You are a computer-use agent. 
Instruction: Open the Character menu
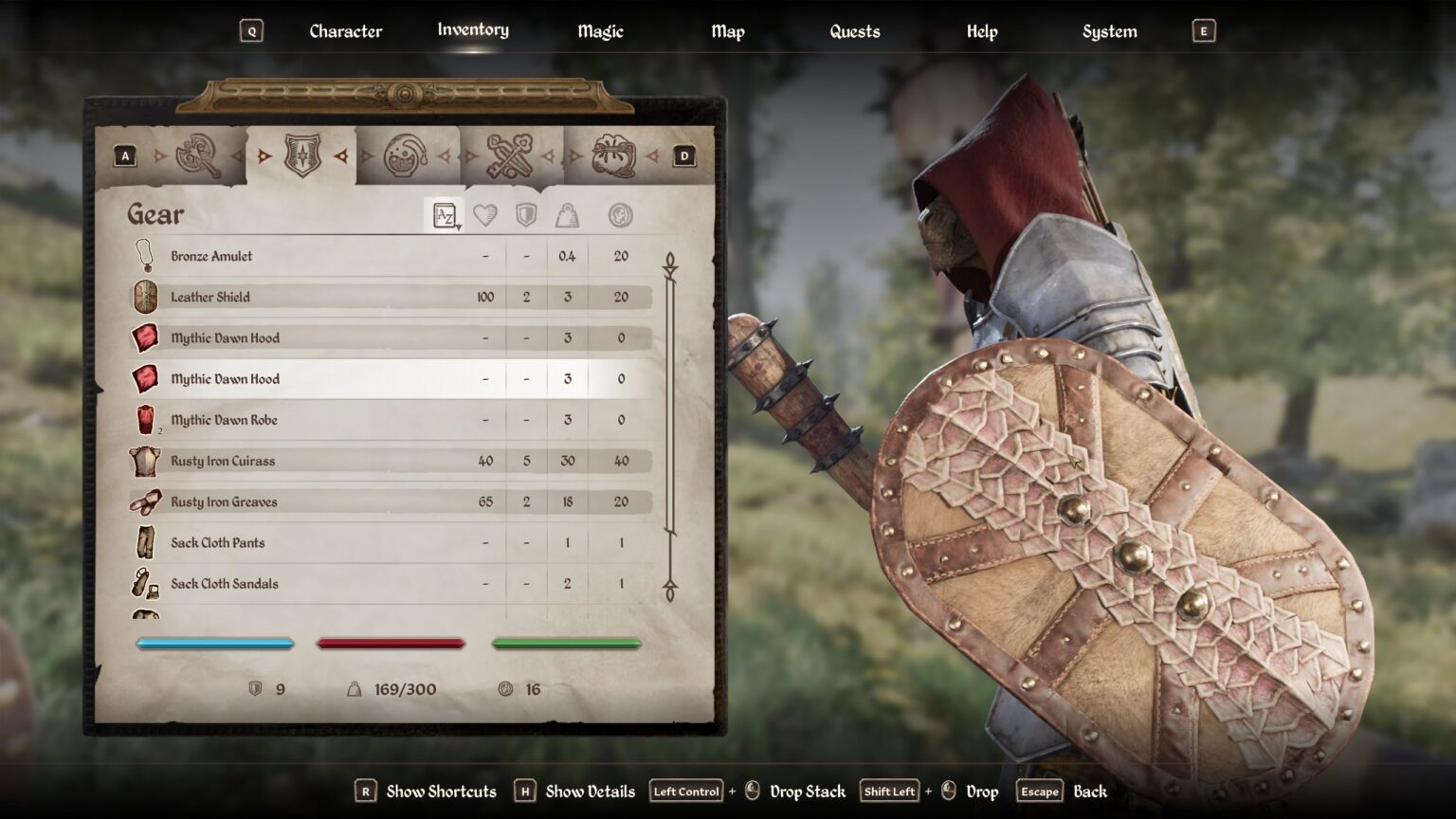click(345, 30)
